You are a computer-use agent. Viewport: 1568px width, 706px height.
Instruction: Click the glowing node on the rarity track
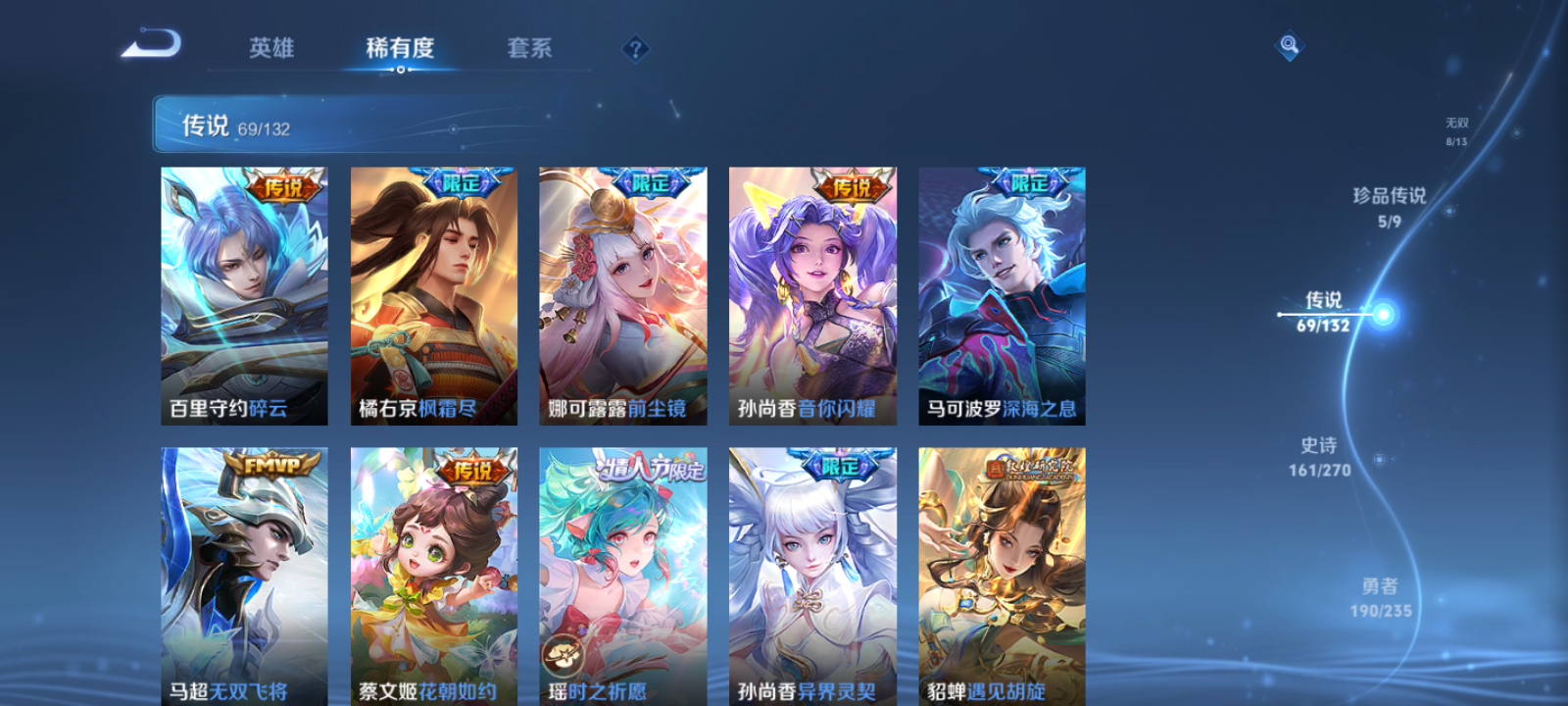pyautogui.click(x=1382, y=314)
